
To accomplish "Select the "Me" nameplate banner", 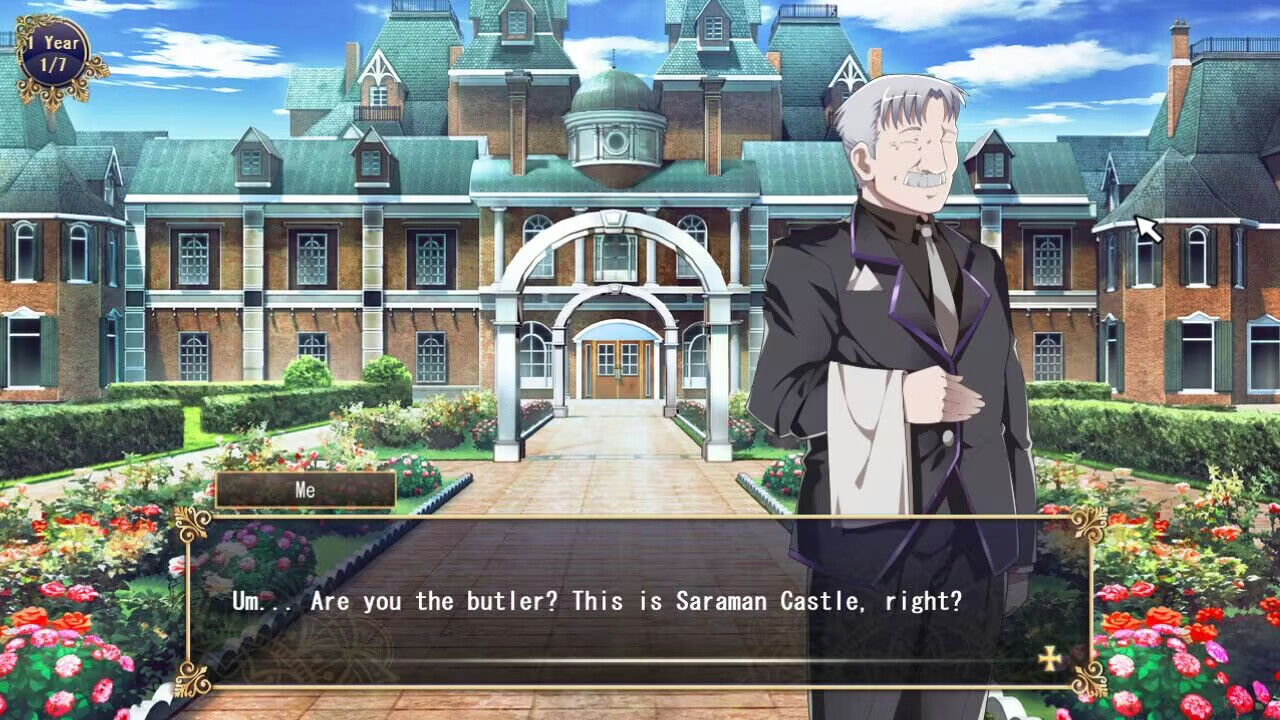I will click(x=305, y=490).
